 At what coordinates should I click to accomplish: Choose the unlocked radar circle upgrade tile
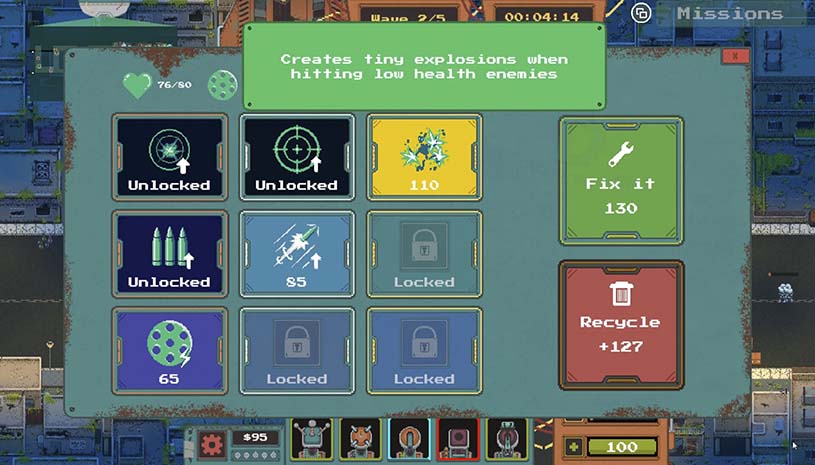(x=169, y=157)
